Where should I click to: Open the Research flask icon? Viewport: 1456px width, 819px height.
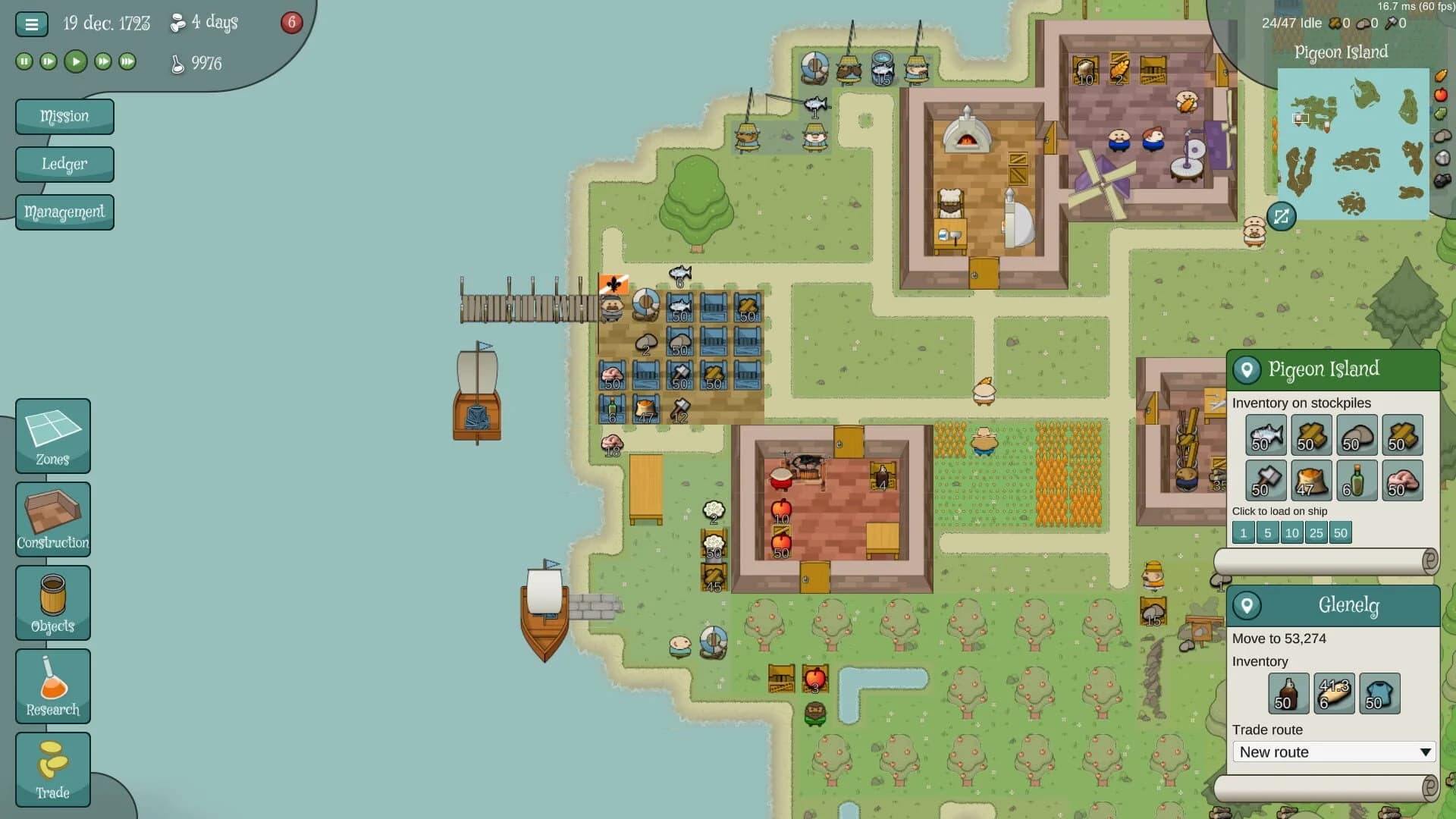(52, 686)
